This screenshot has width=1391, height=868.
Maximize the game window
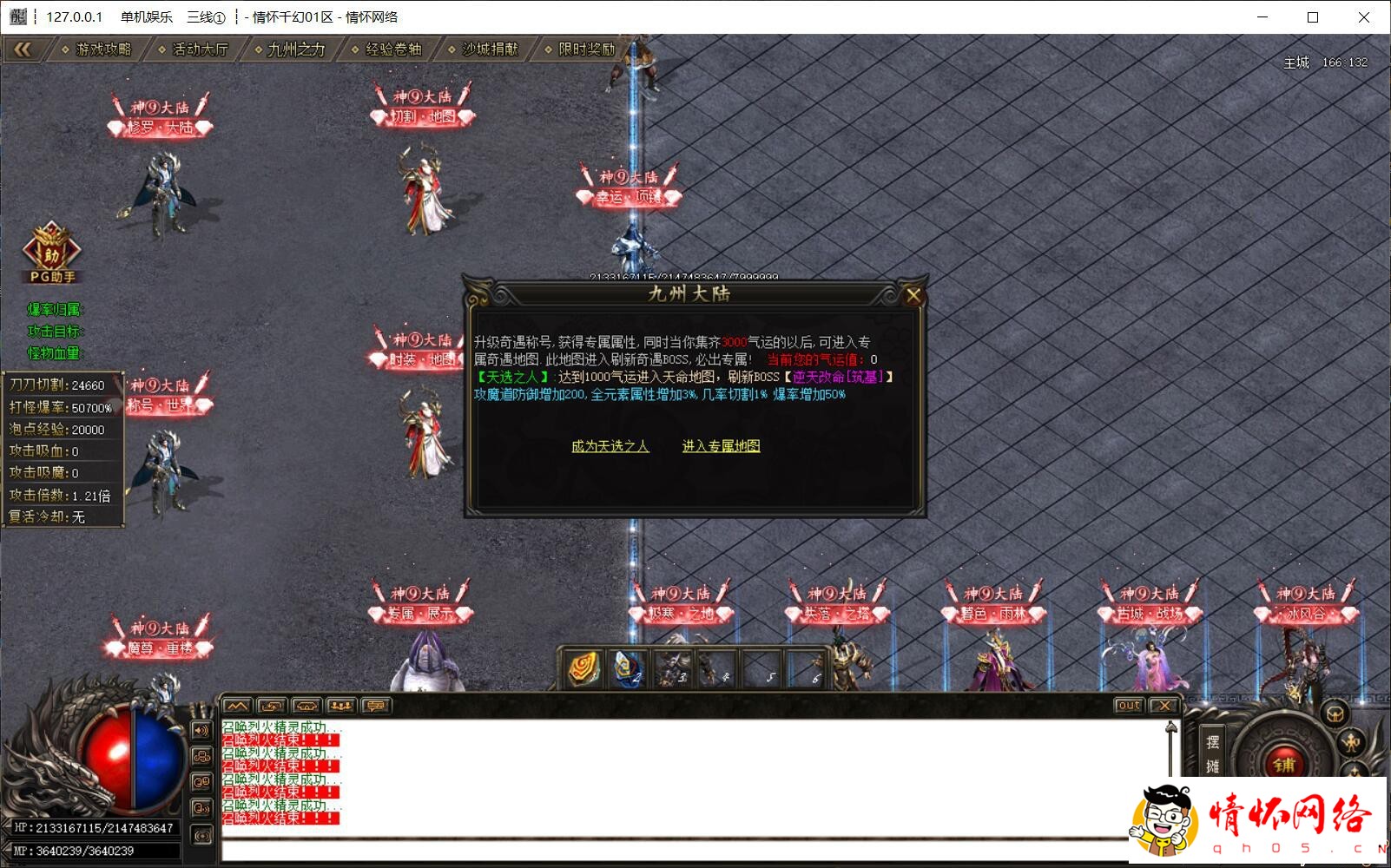1313,17
